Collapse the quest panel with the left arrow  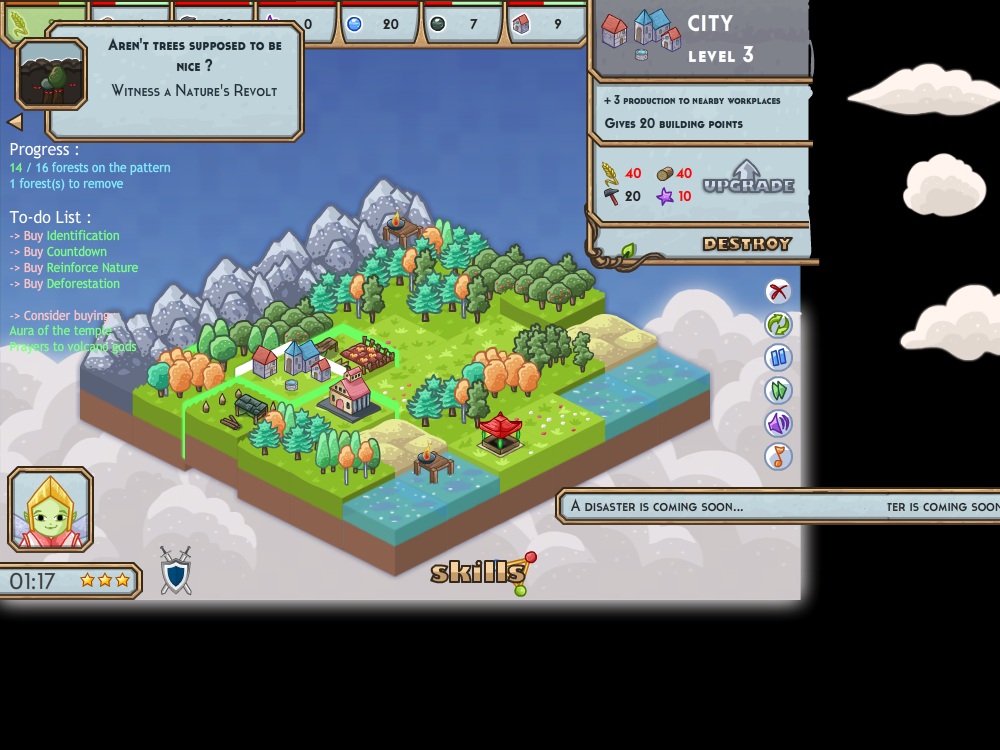coord(15,122)
